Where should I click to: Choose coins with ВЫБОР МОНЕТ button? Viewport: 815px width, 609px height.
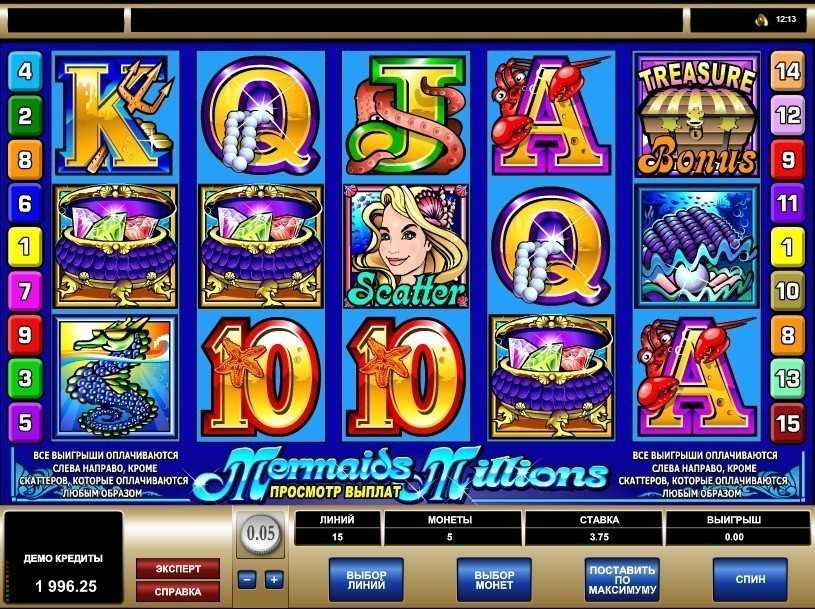494,579
